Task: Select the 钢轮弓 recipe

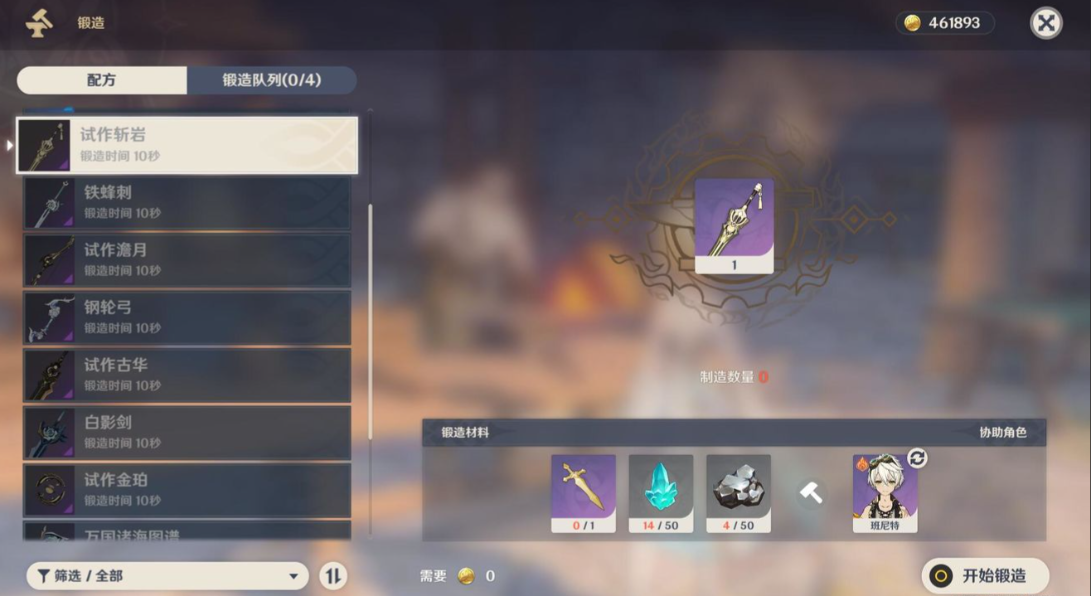Action: pos(187,318)
